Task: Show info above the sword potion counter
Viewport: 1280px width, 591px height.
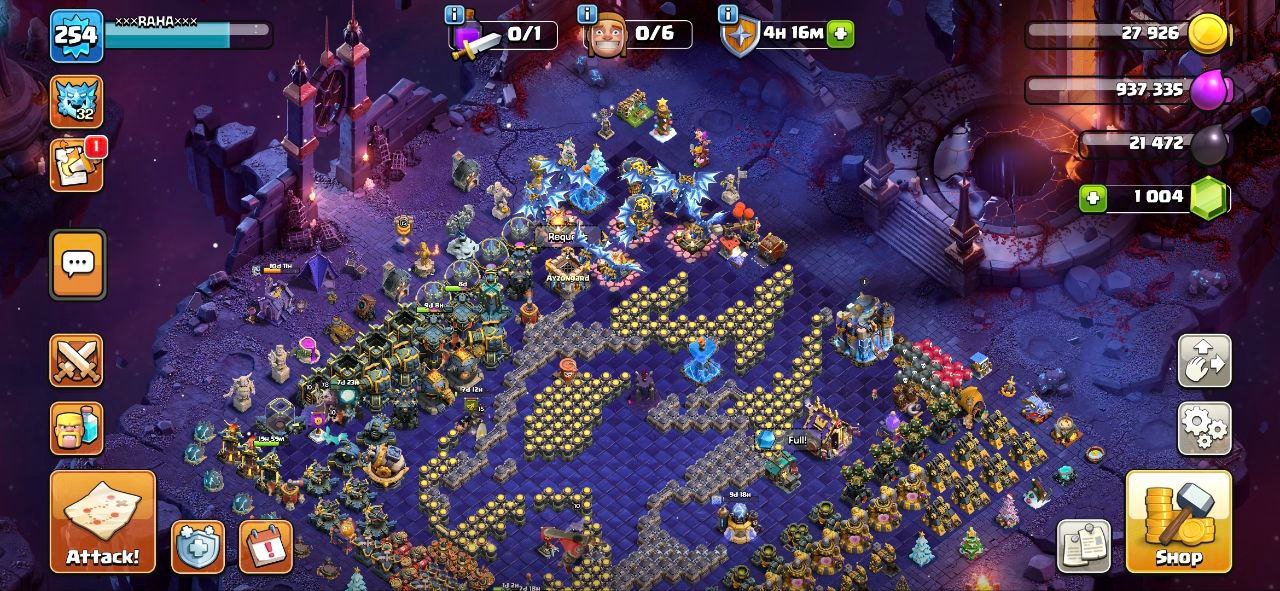Action: coord(455,13)
